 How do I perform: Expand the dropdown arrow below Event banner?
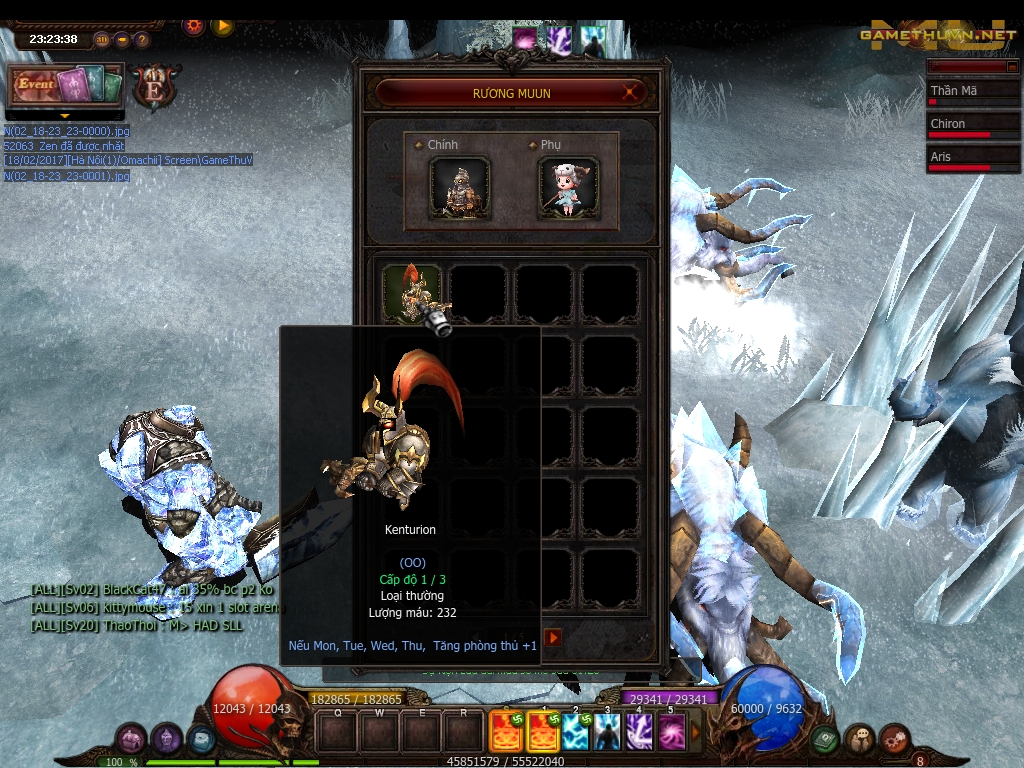pos(66,115)
